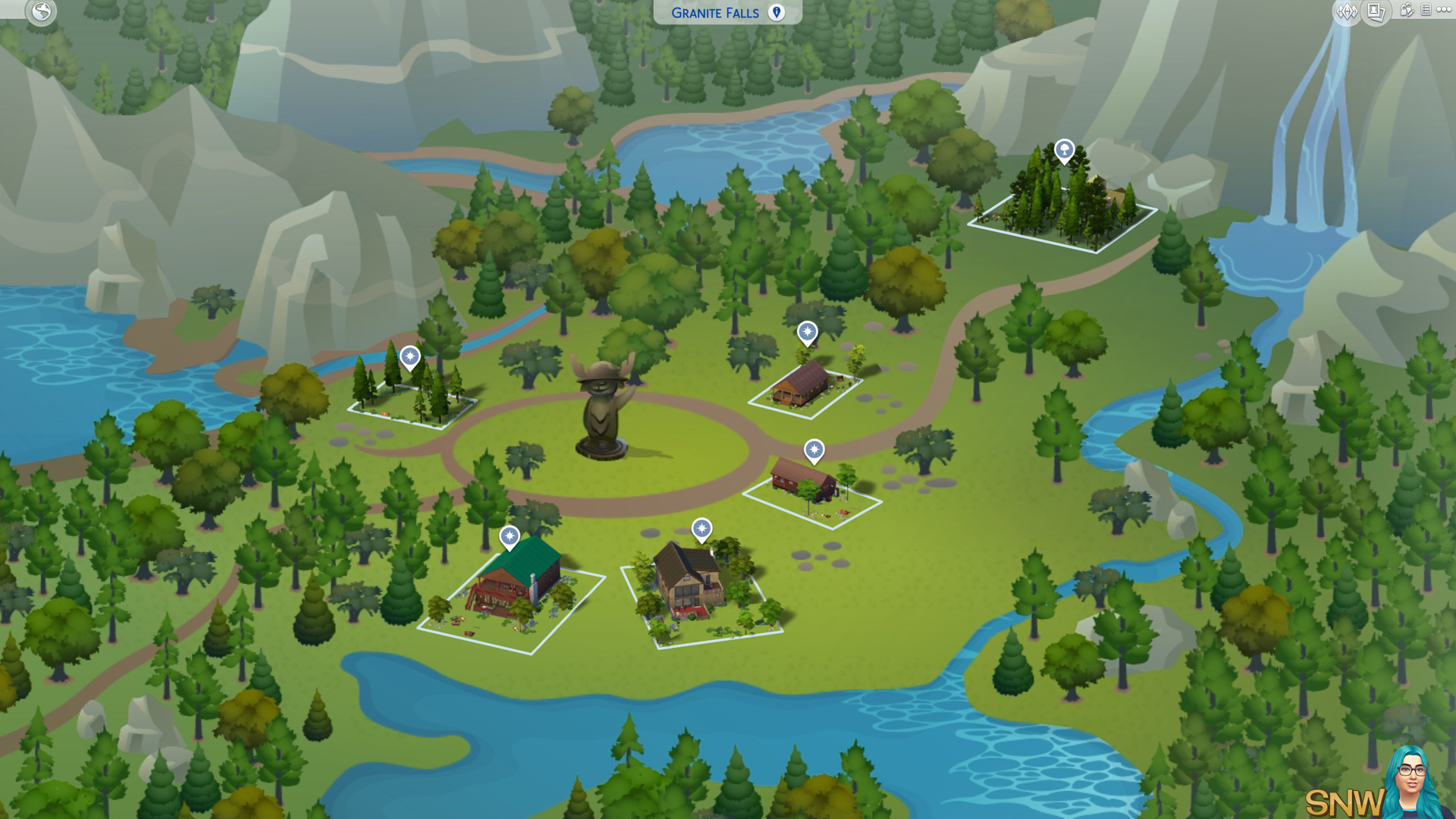Open the game packs plumbob icon
The height and width of the screenshot is (819, 1456).
click(1347, 11)
